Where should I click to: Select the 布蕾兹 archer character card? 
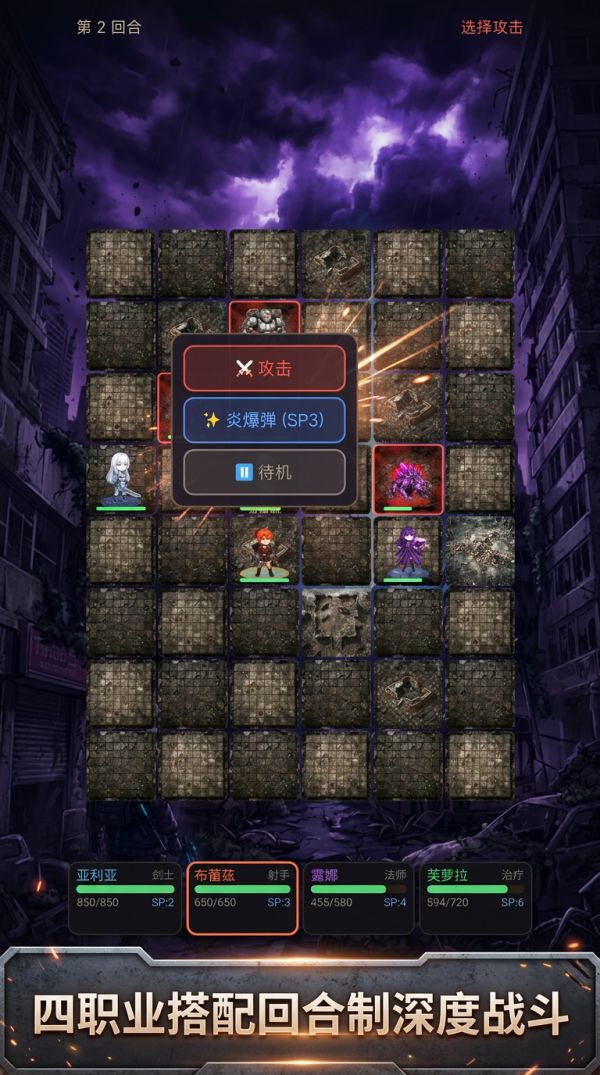point(242,897)
